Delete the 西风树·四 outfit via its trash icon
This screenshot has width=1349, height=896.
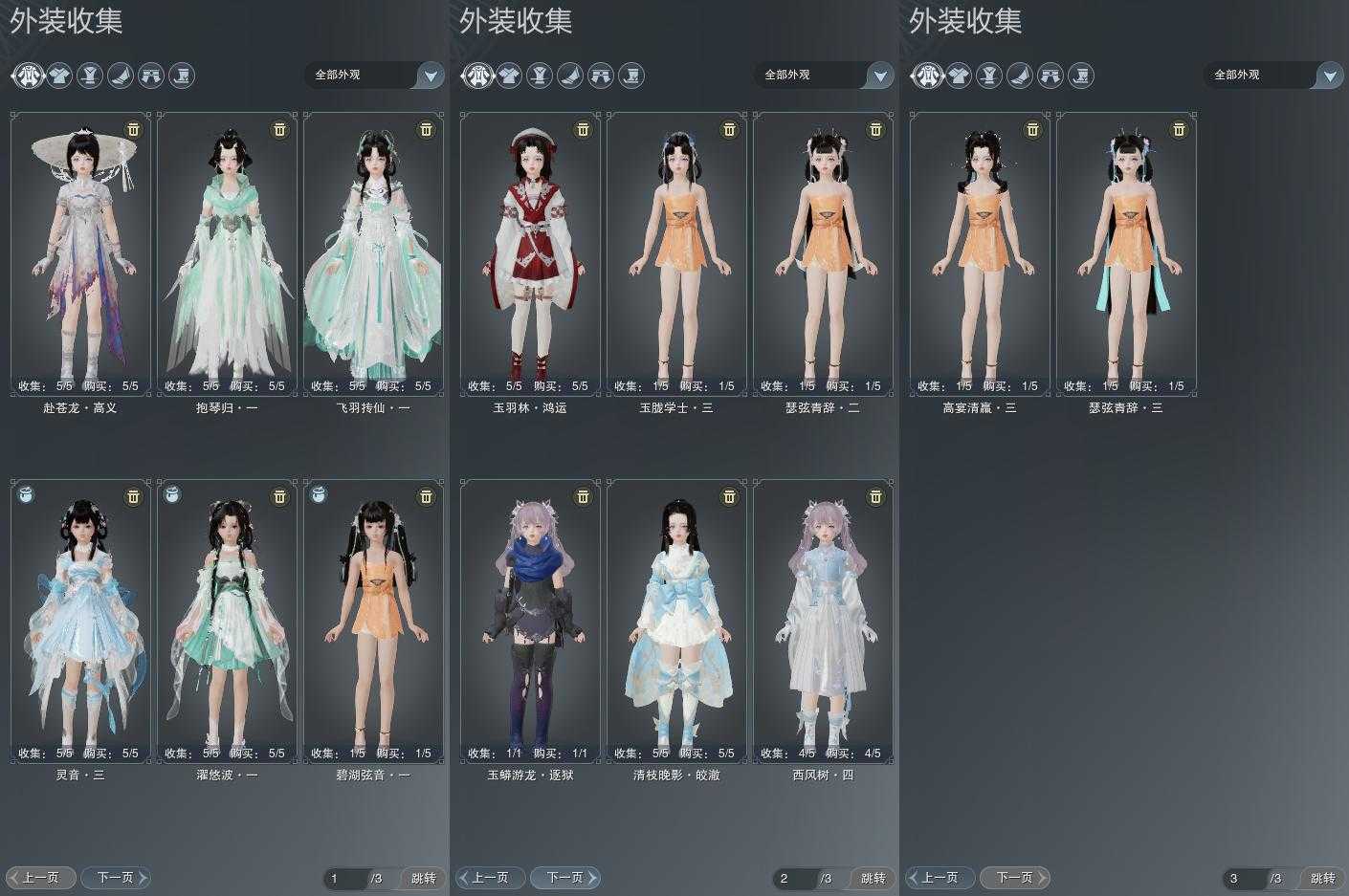(875, 496)
